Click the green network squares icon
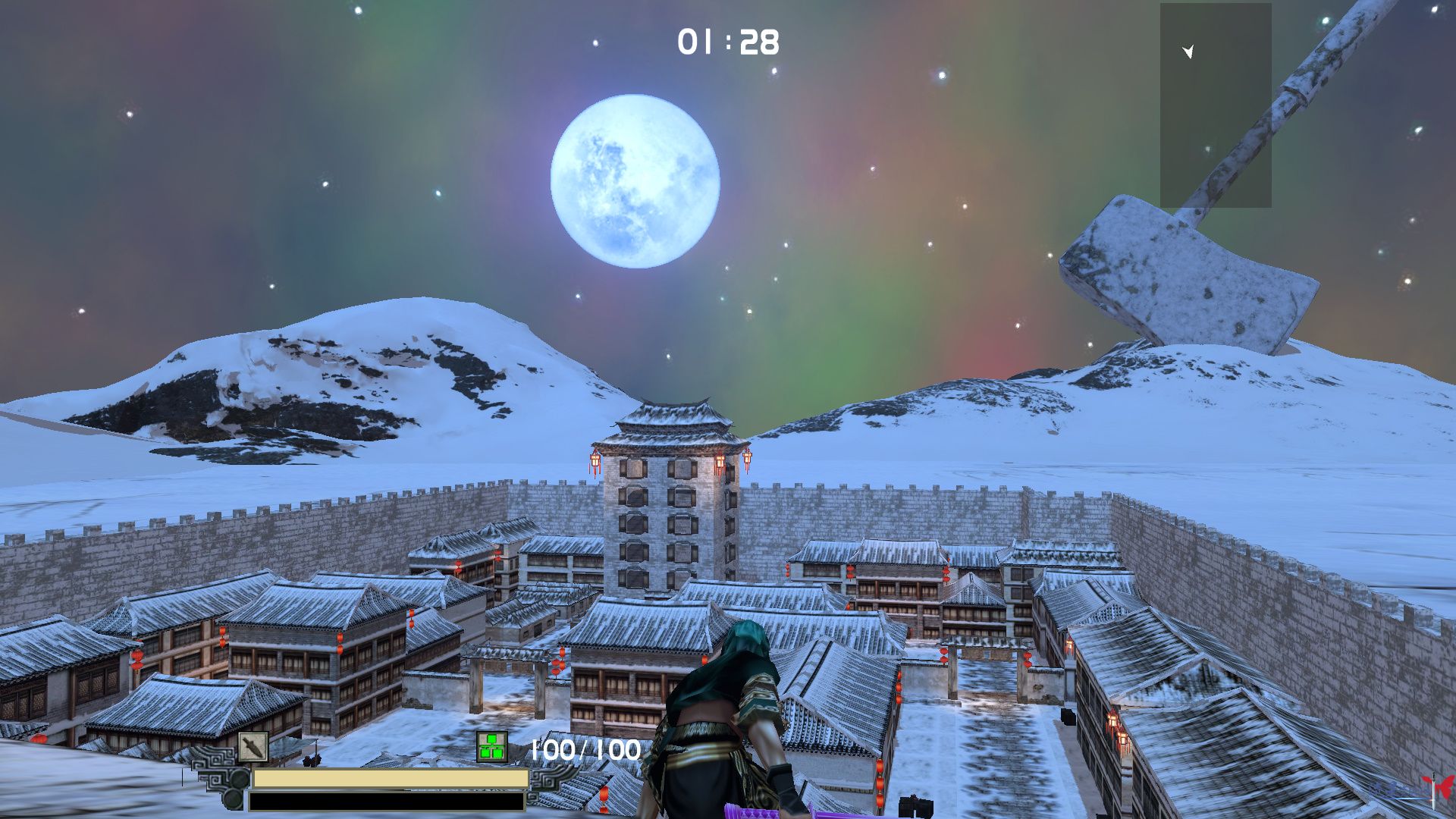 click(x=491, y=747)
